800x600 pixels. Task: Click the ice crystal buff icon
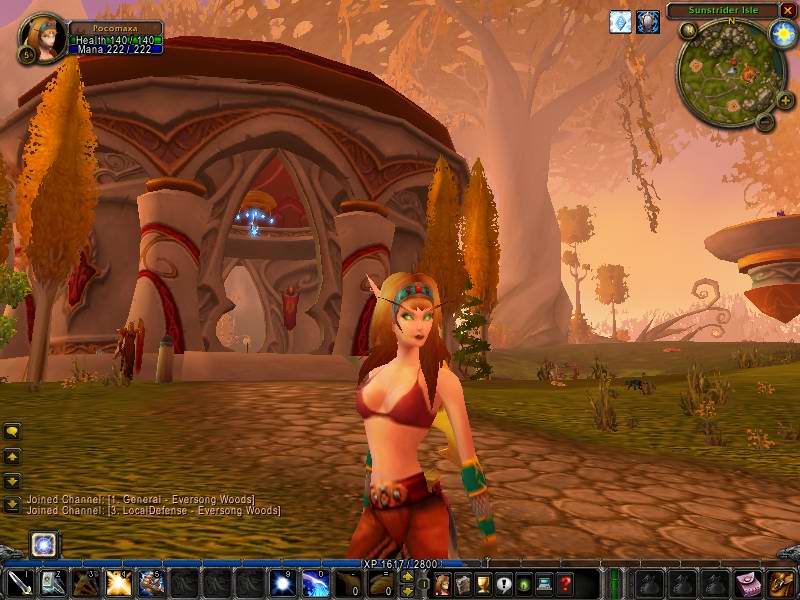(x=621, y=21)
